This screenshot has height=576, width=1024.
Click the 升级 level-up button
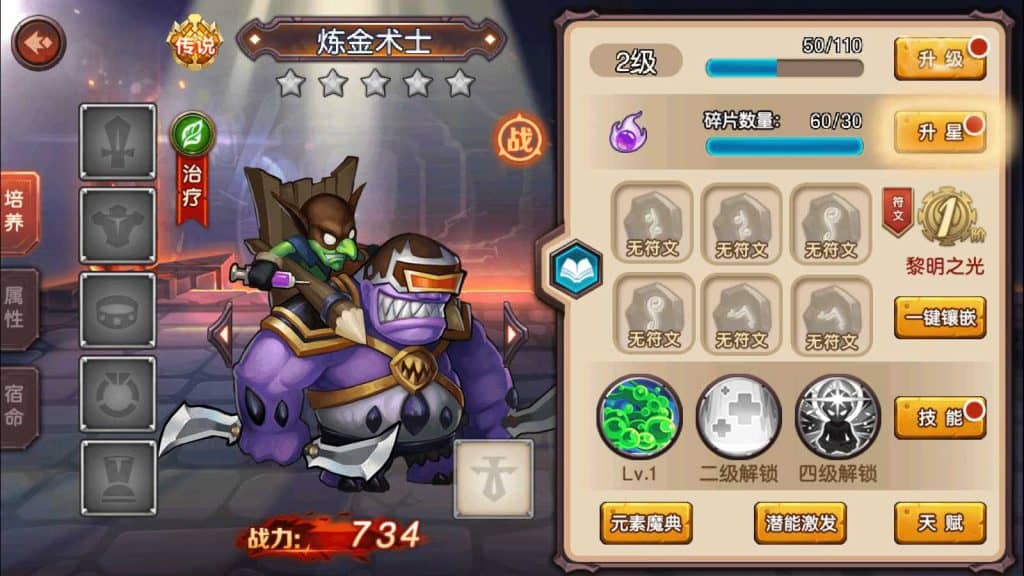[940, 59]
